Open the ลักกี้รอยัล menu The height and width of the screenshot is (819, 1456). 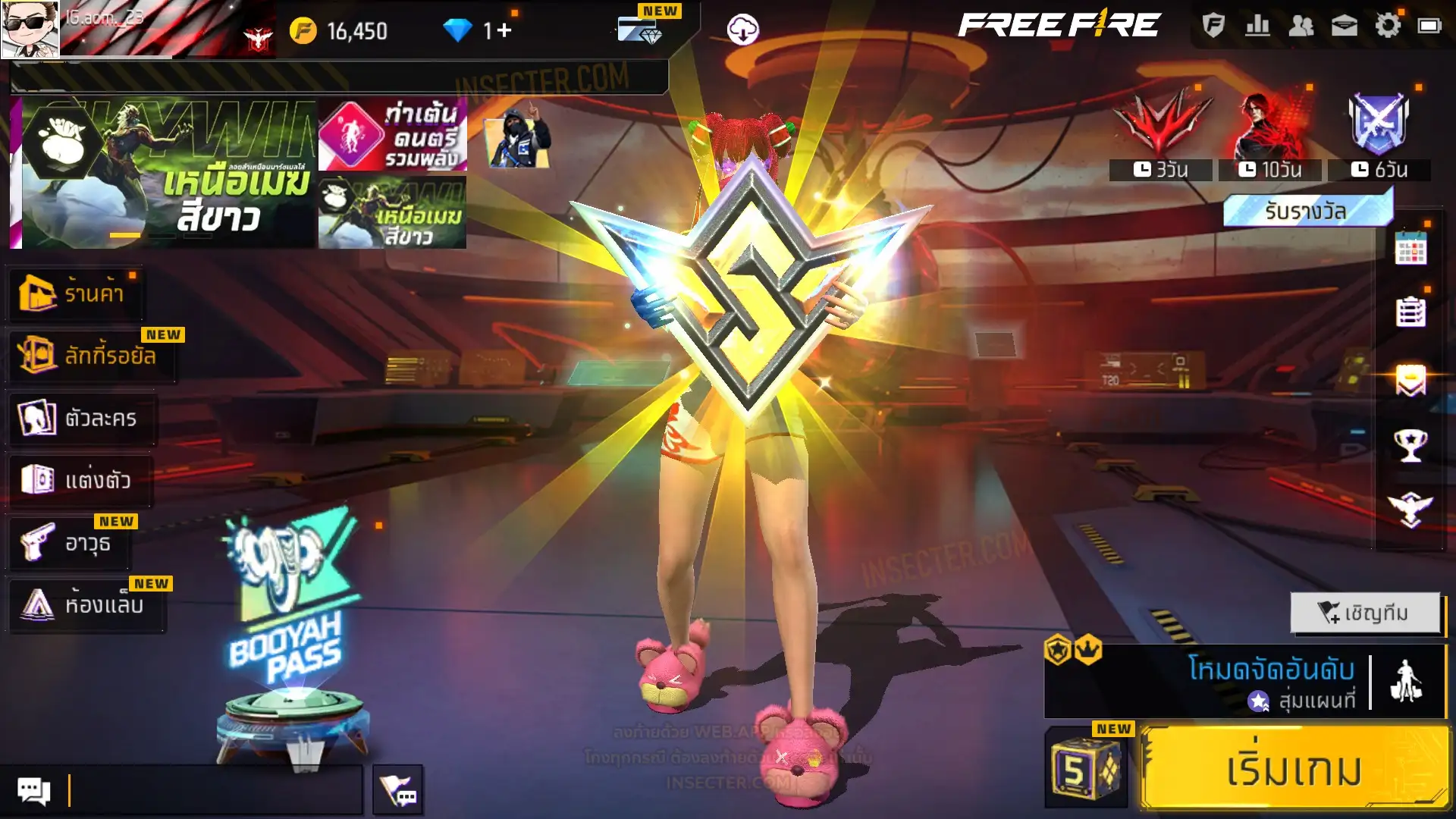coord(91,355)
